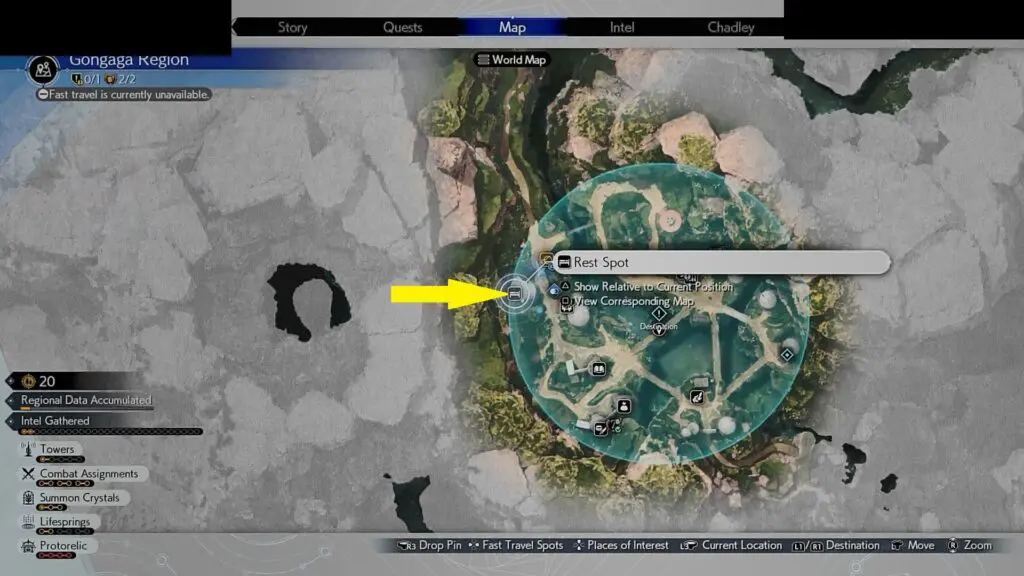1024x576 pixels.
Task: Select the Map tab
Action: coord(512,27)
